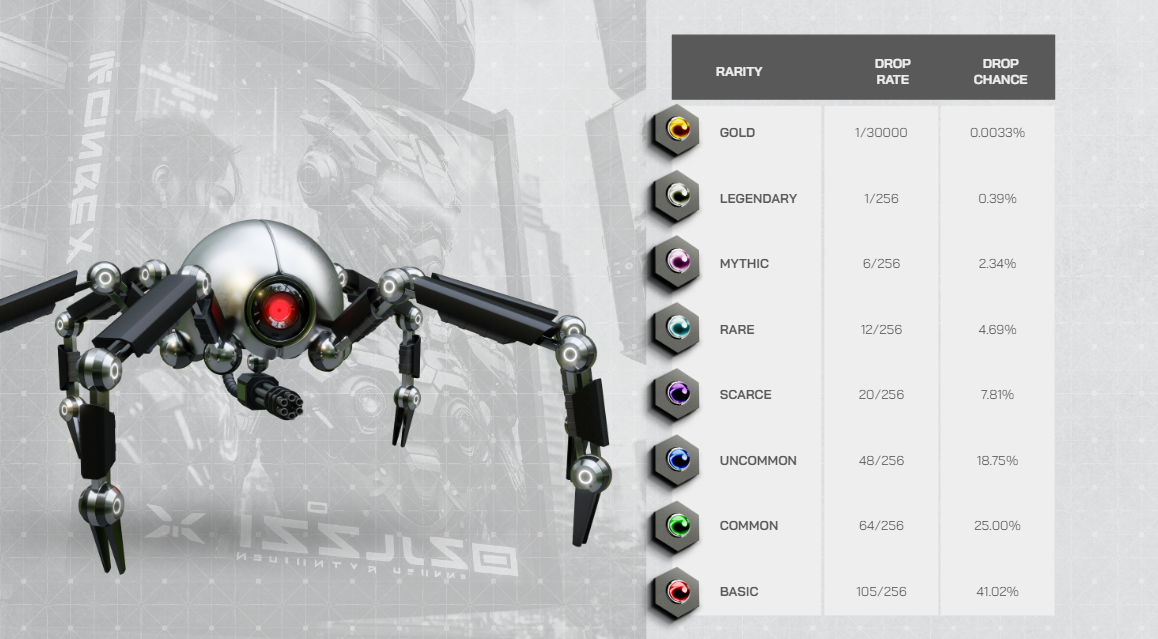This screenshot has width=1158, height=639.
Task: Click the Basic rarity red orb icon
Action: pyautogui.click(x=678, y=590)
